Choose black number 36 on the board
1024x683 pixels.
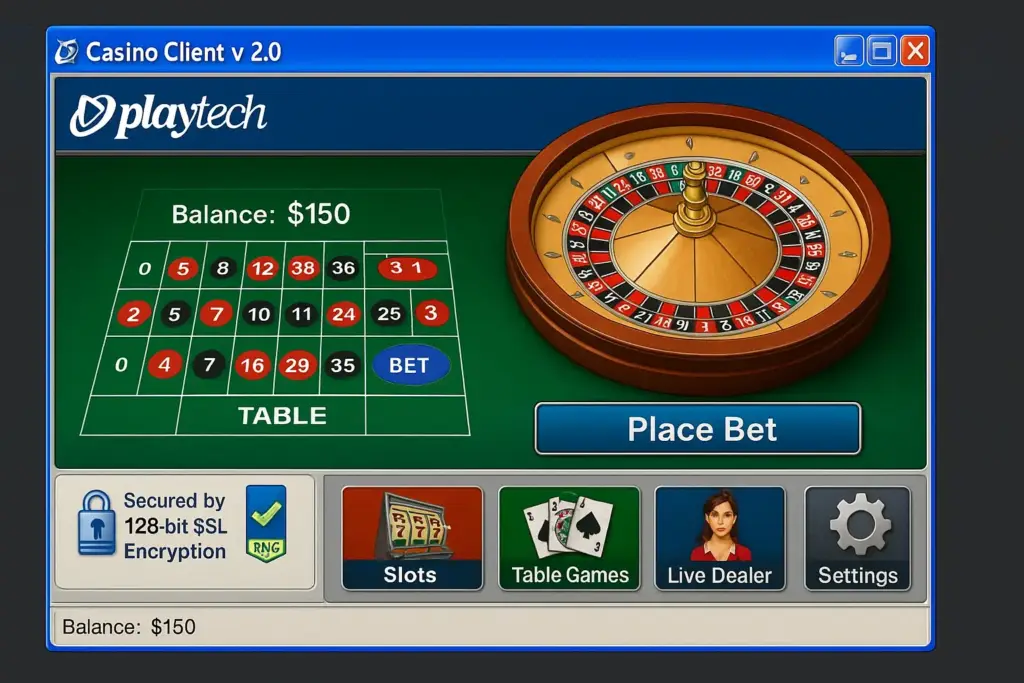click(343, 268)
